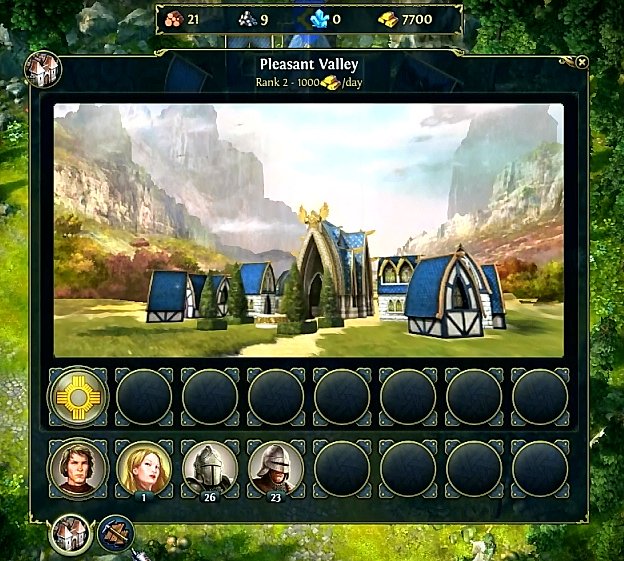Open the town buildings tab at bottom

coord(71,533)
